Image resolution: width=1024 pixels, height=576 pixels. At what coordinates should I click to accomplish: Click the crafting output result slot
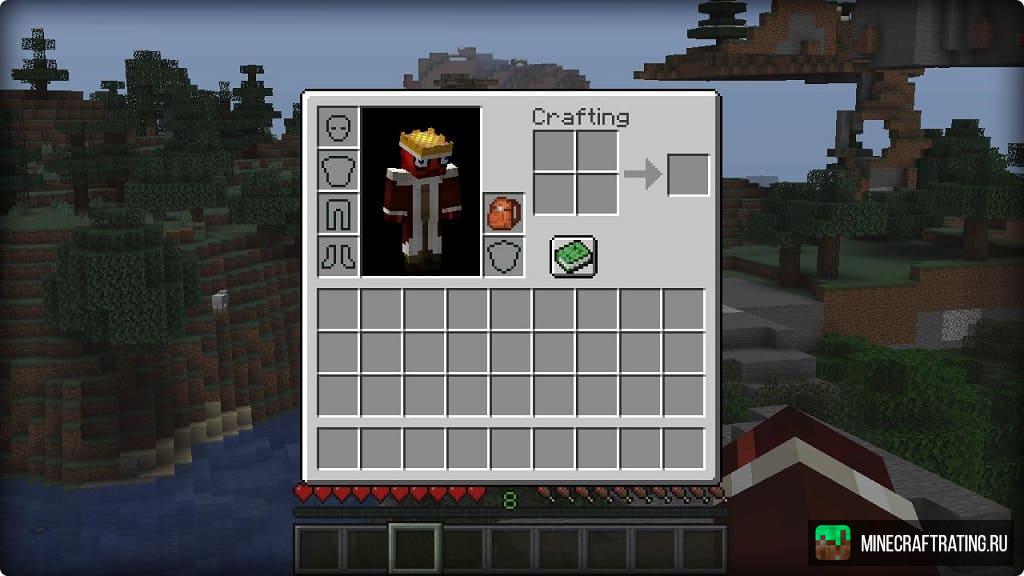click(x=688, y=175)
